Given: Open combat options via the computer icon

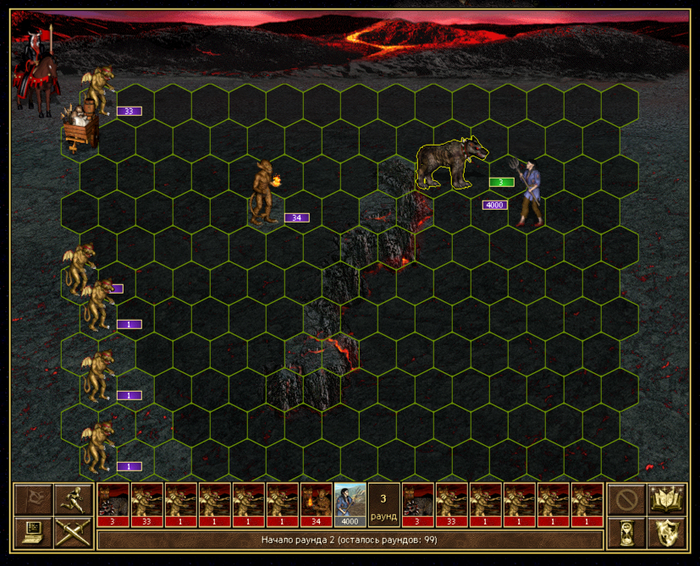Looking at the screenshot, I should click(33, 532).
